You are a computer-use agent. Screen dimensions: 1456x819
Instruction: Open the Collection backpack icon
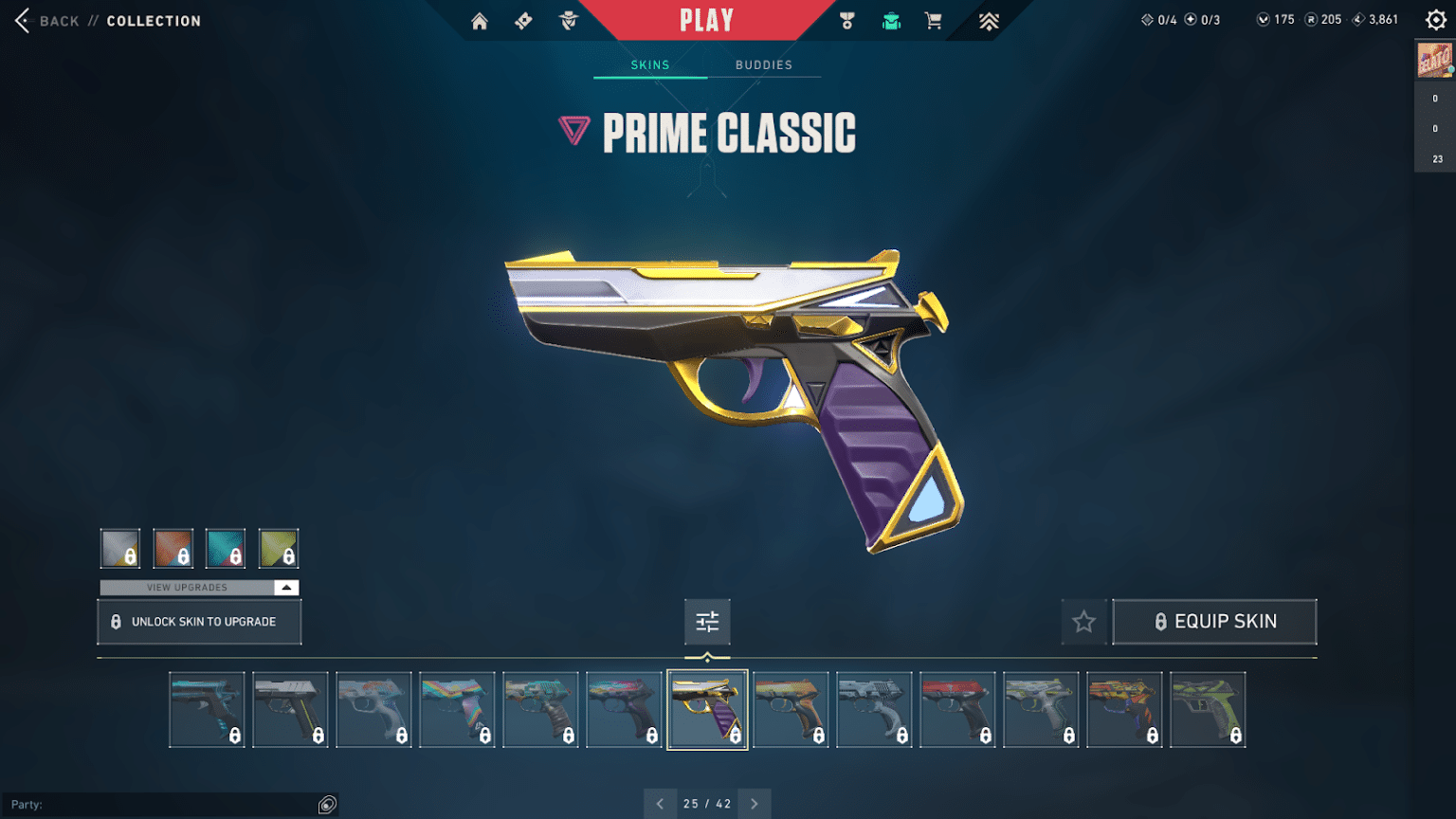(891, 20)
